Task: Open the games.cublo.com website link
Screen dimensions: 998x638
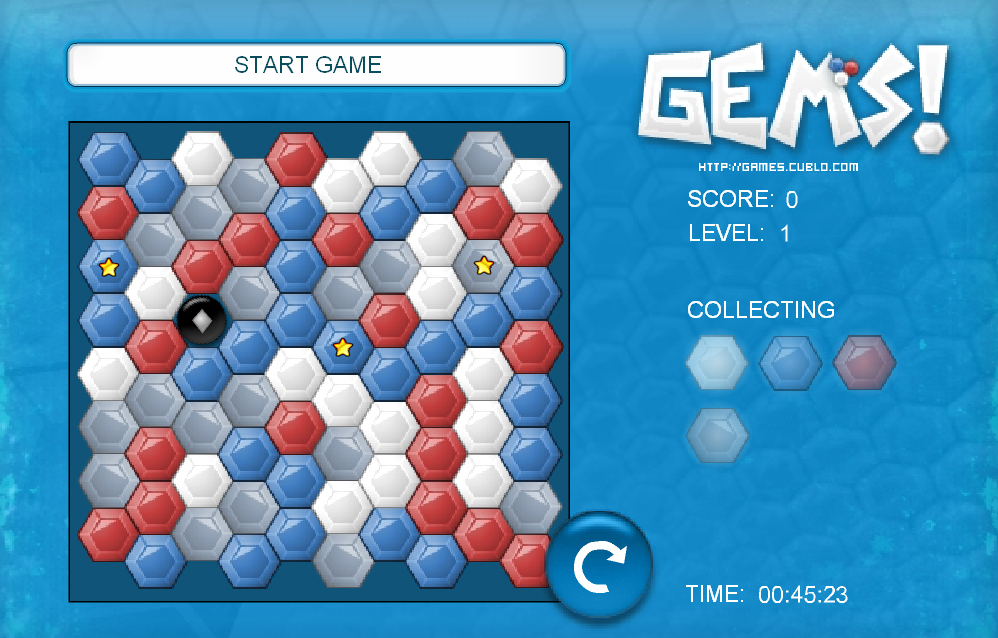Action: coord(777,167)
